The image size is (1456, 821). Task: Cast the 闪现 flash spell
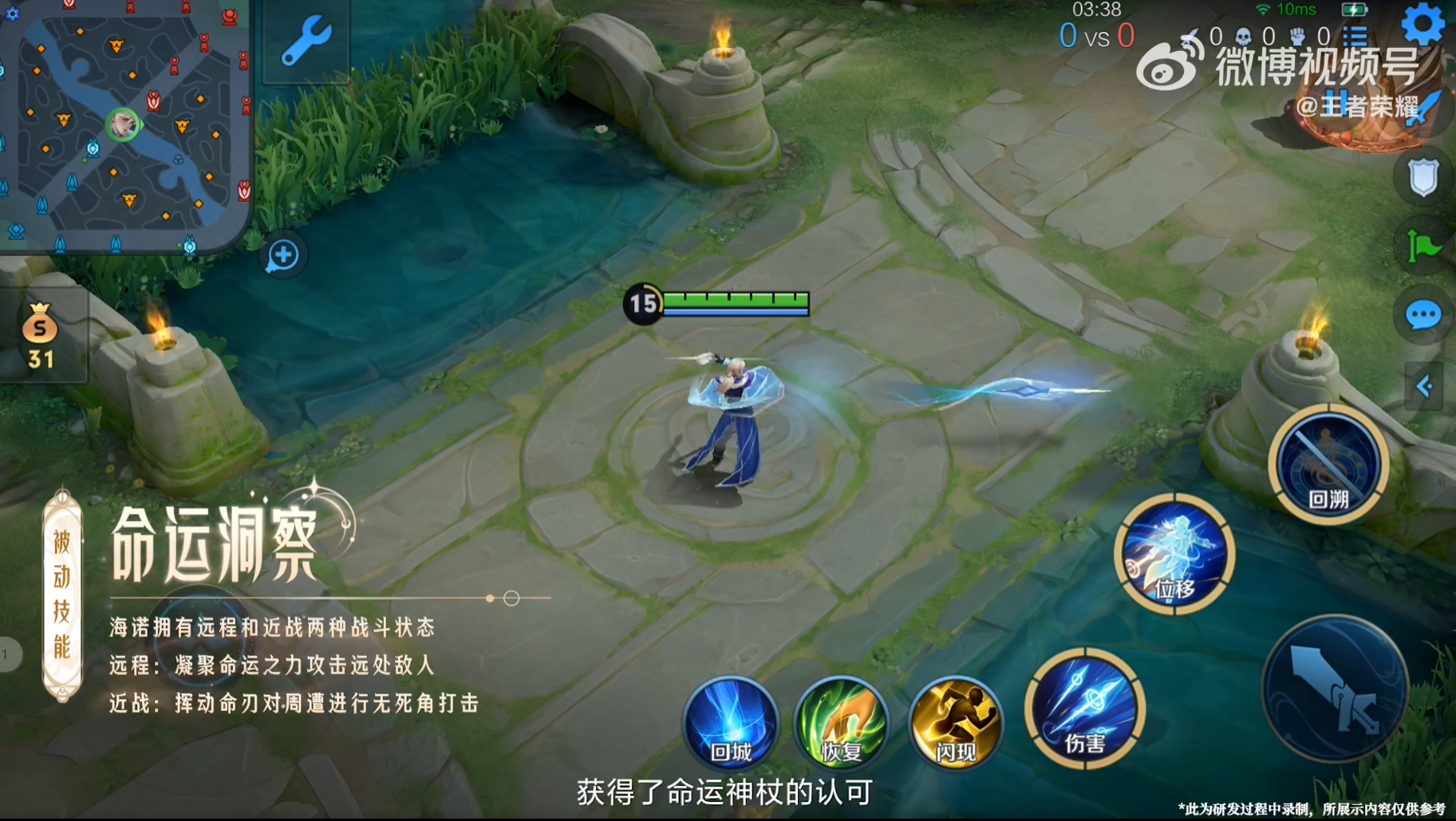[955, 724]
